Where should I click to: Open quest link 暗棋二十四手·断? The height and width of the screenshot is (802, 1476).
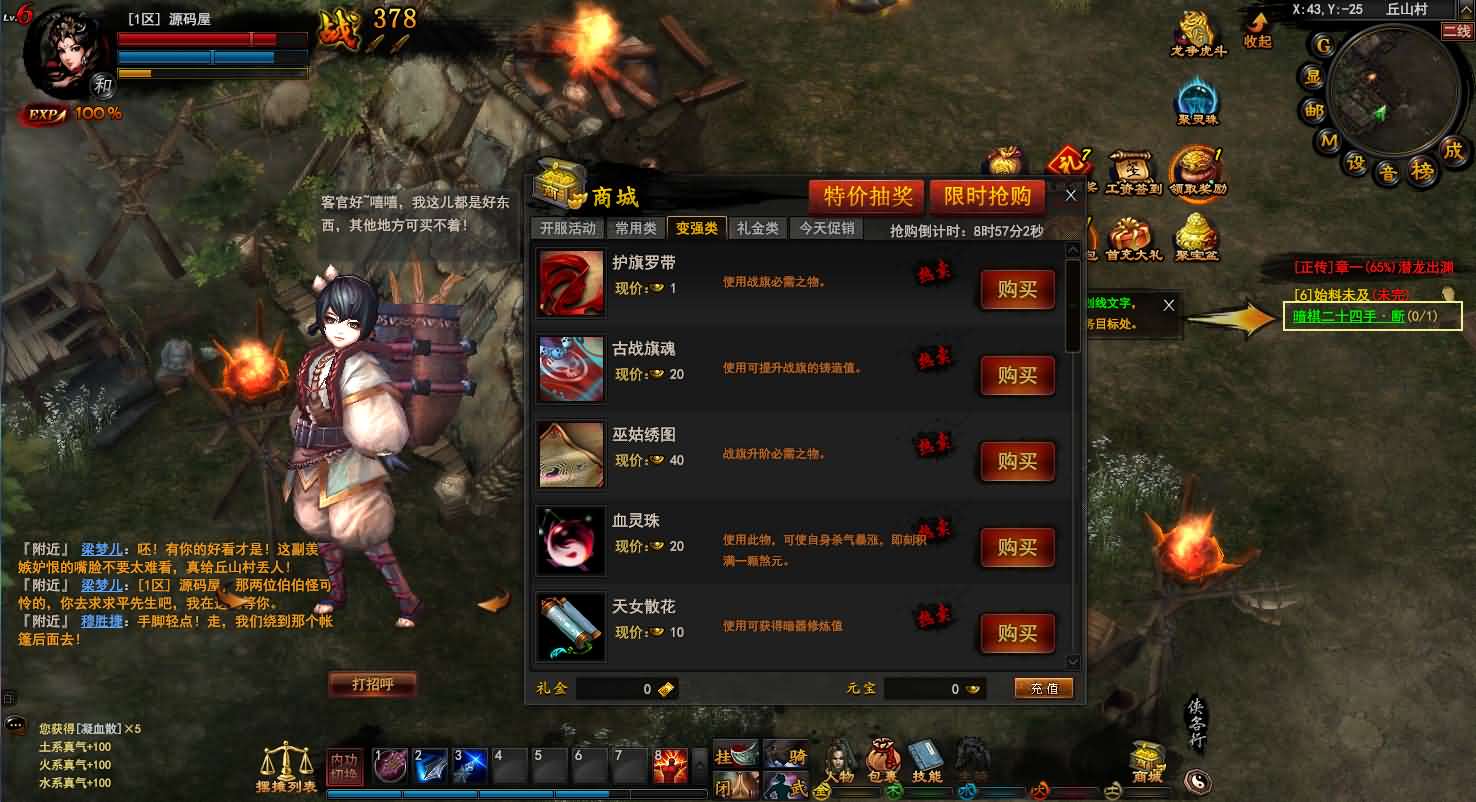[1346, 315]
